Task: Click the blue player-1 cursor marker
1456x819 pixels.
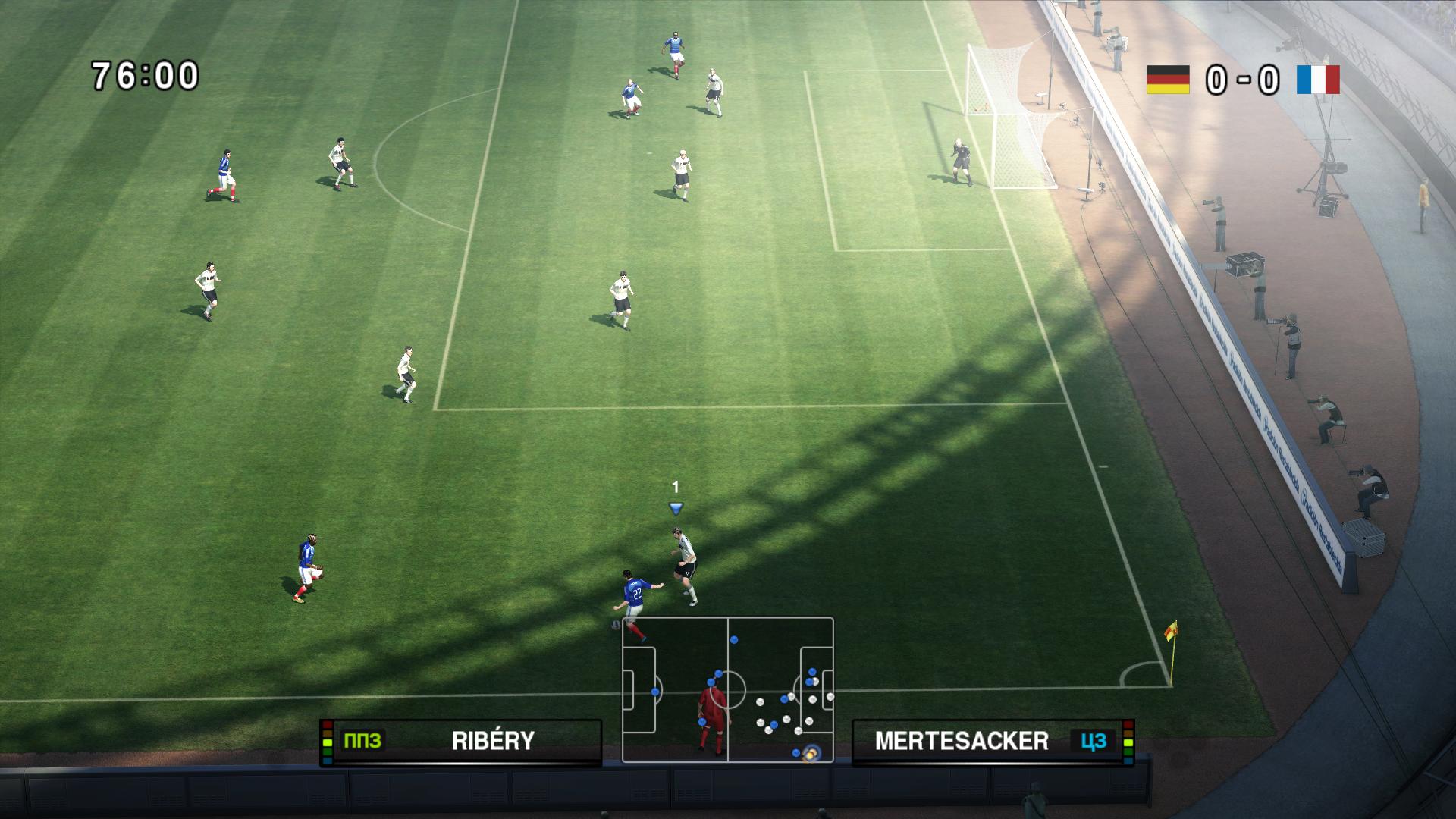Action: click(x=676, y=507)
